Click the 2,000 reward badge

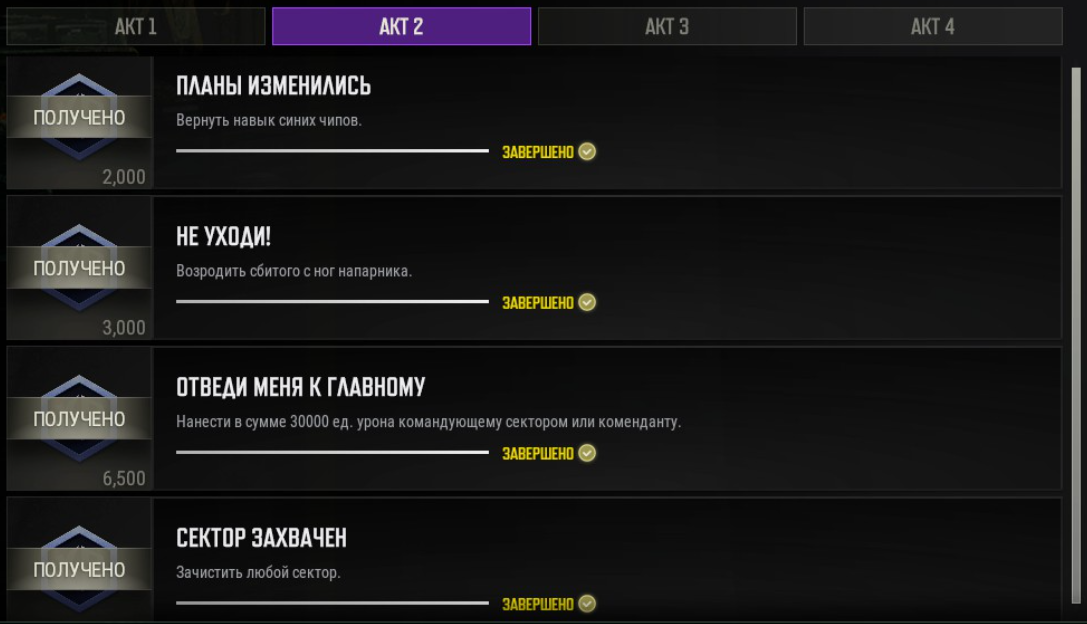pos(79,122)
